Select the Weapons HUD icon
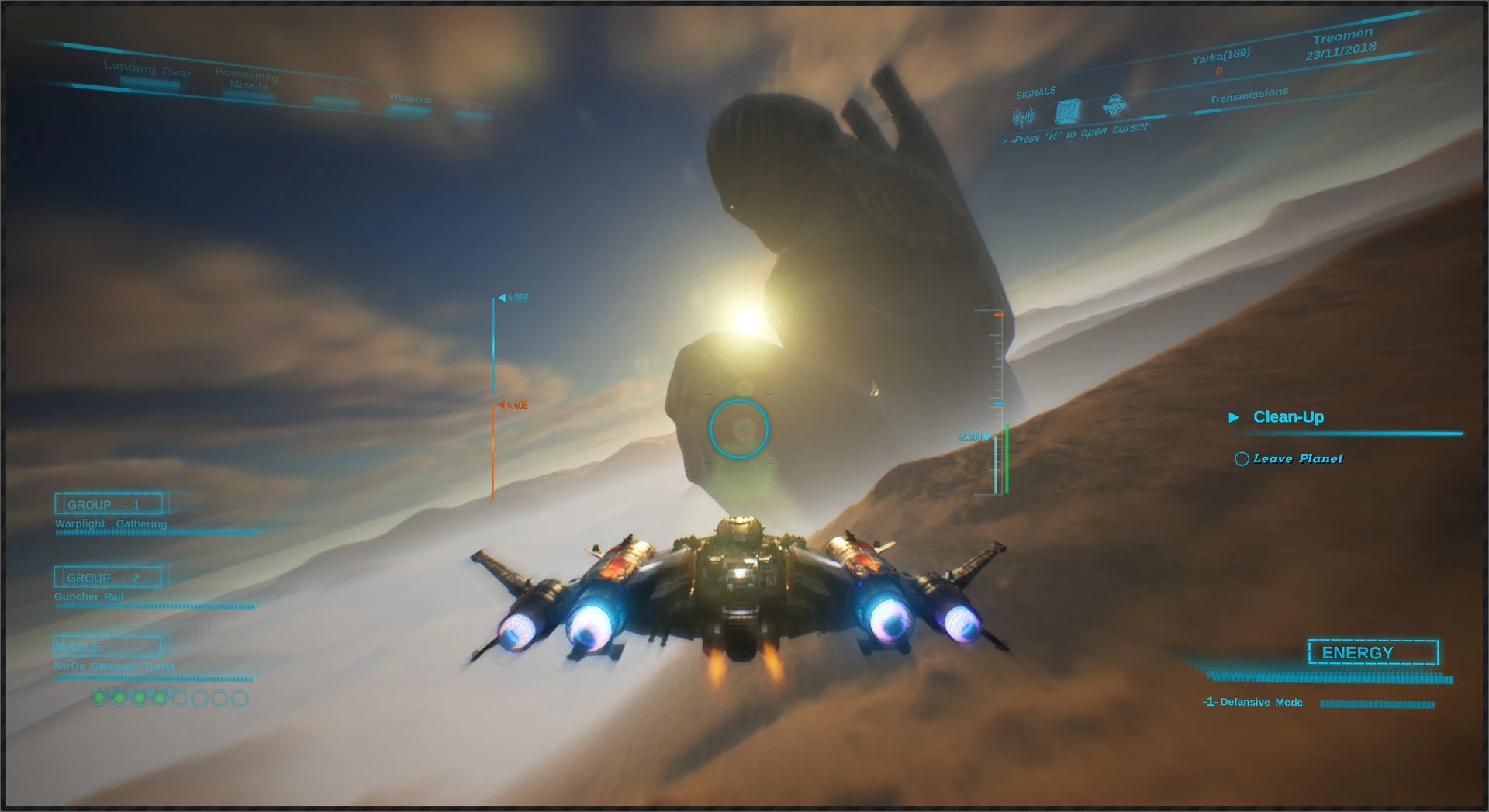This screenshot has width=1489, height=812. 410,99
